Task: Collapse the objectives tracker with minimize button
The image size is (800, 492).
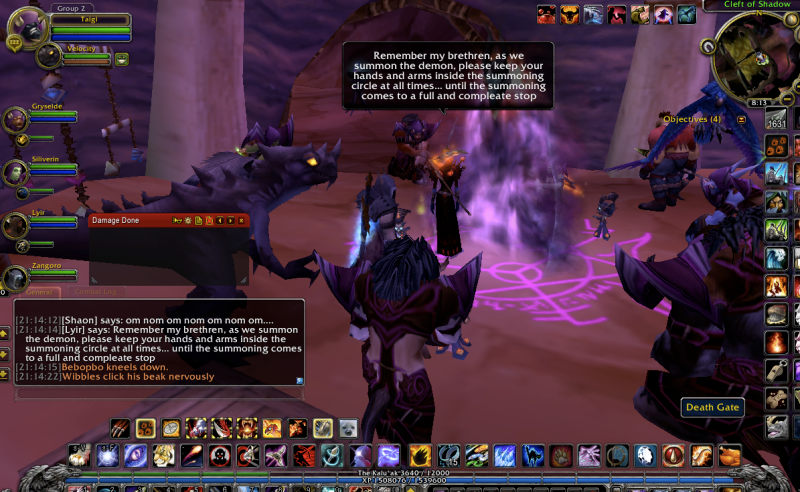Action: [741, 119]
